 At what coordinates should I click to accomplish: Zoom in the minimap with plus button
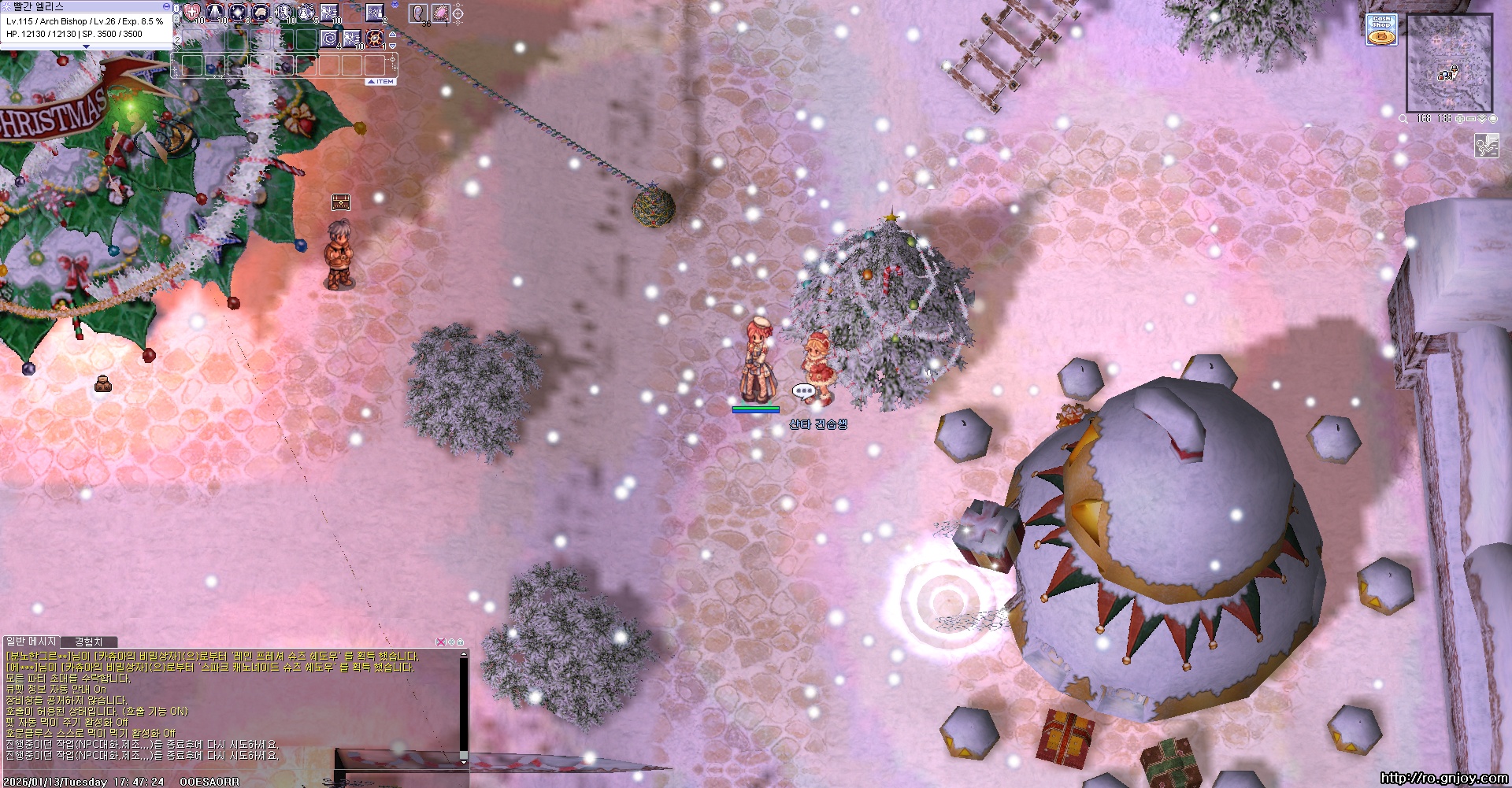pyautogui.click(x=1460, y=119)
